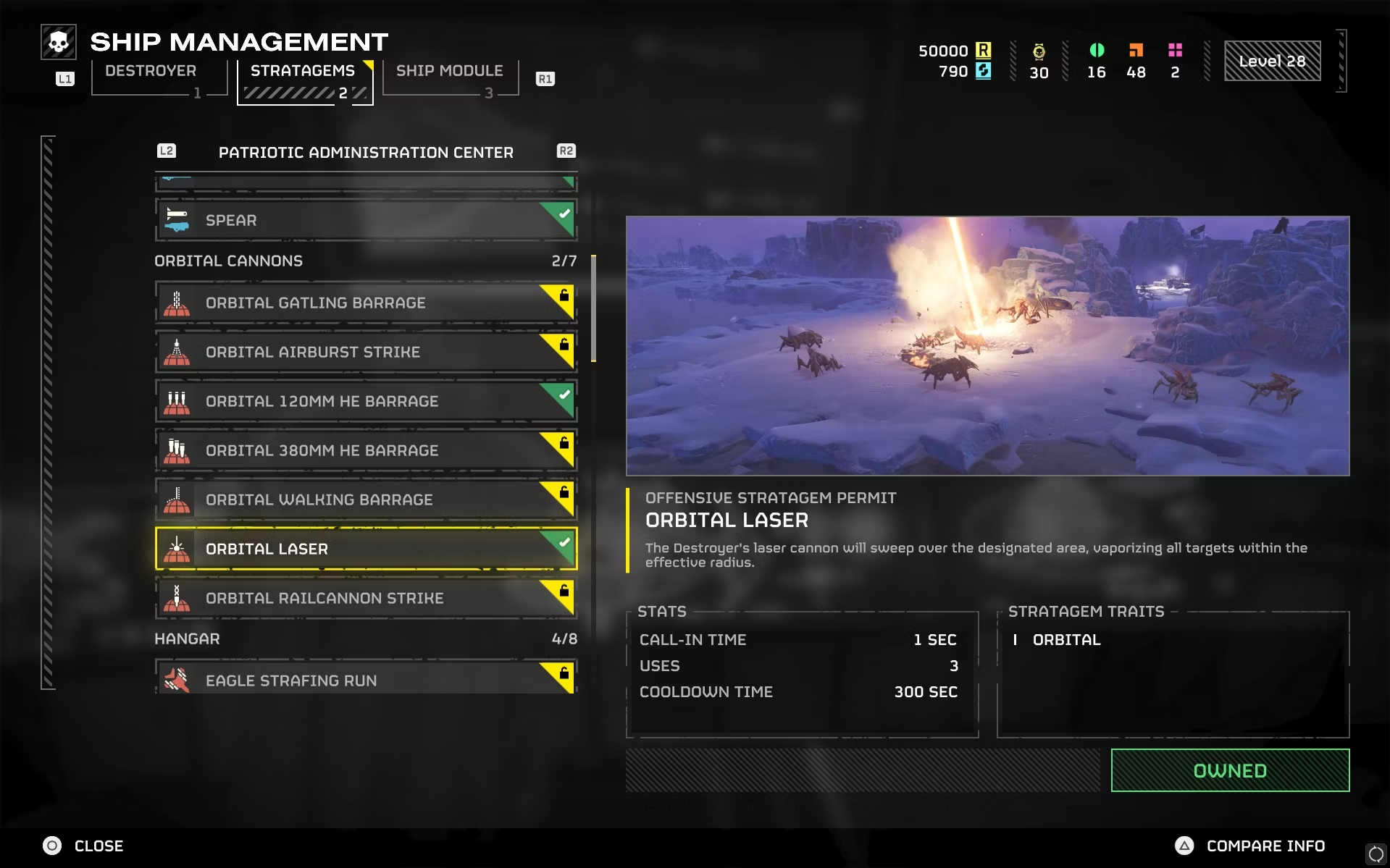Select the Spear stratagem row
1390x868 pixels.
coord(365,220)
